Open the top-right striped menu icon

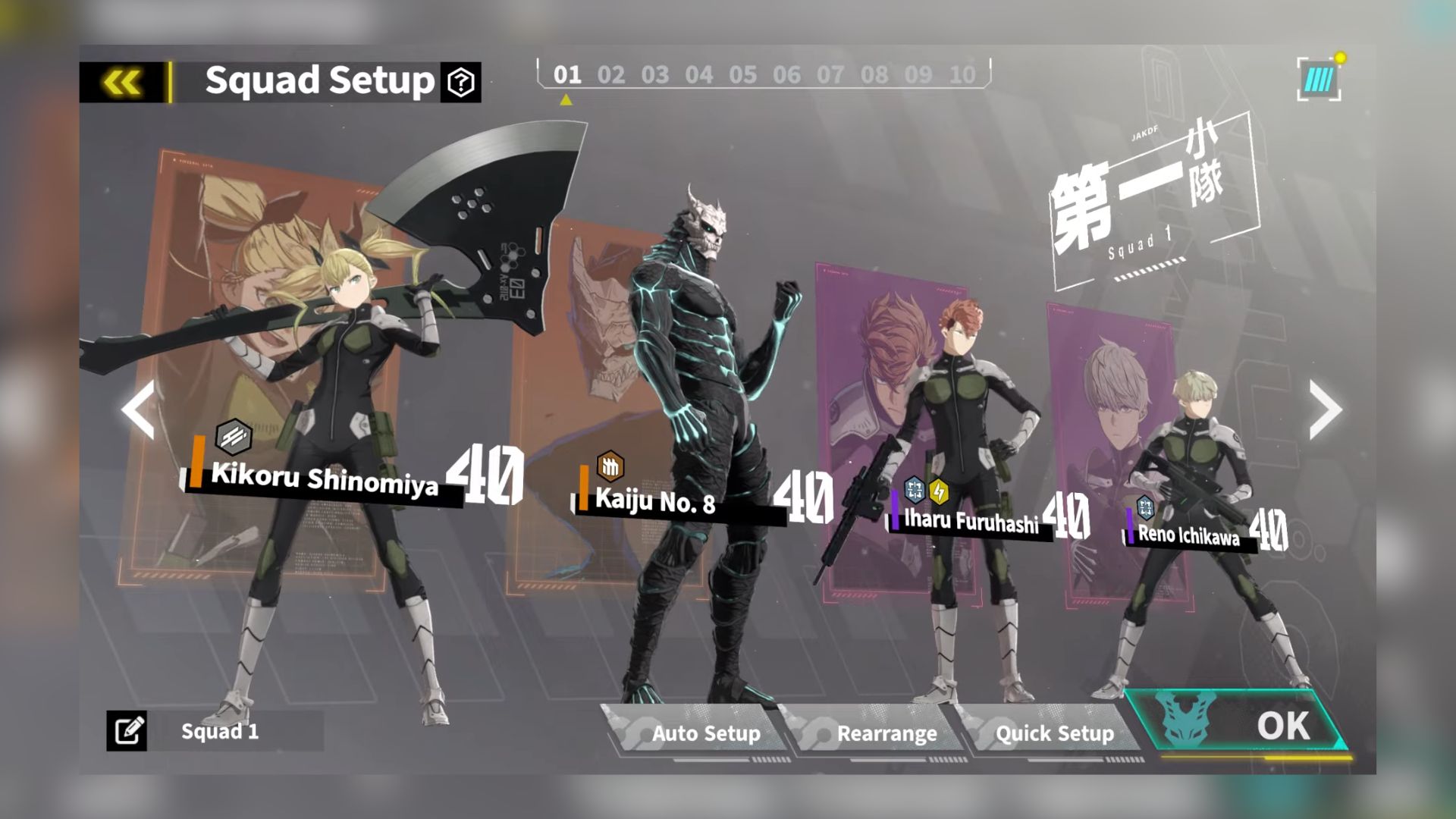[x=1319, y=80]
